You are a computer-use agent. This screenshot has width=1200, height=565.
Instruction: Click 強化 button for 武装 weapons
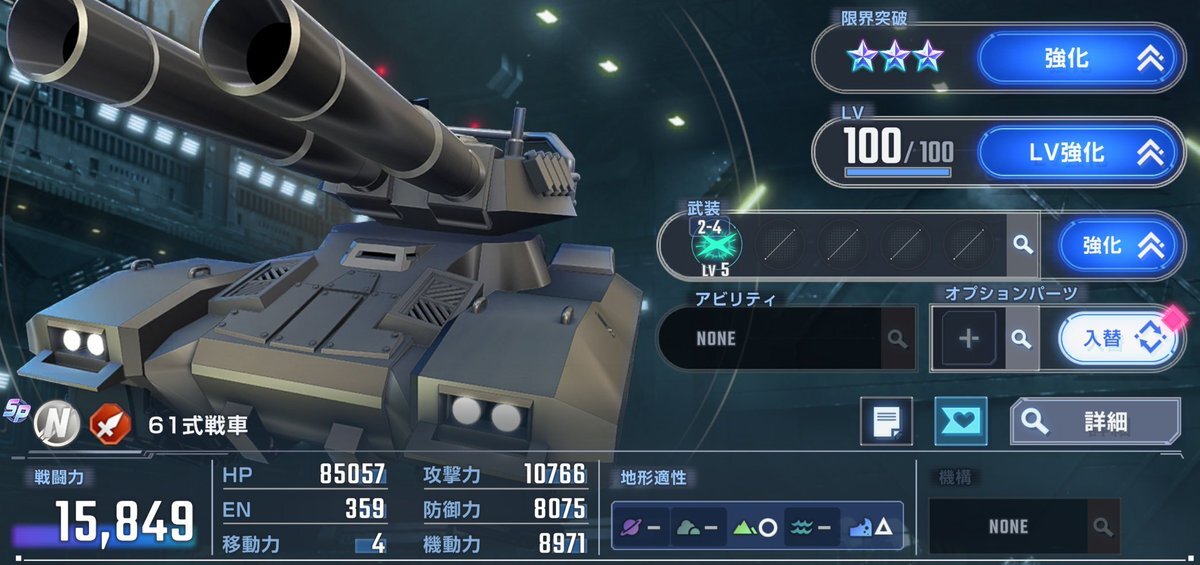1112,245
